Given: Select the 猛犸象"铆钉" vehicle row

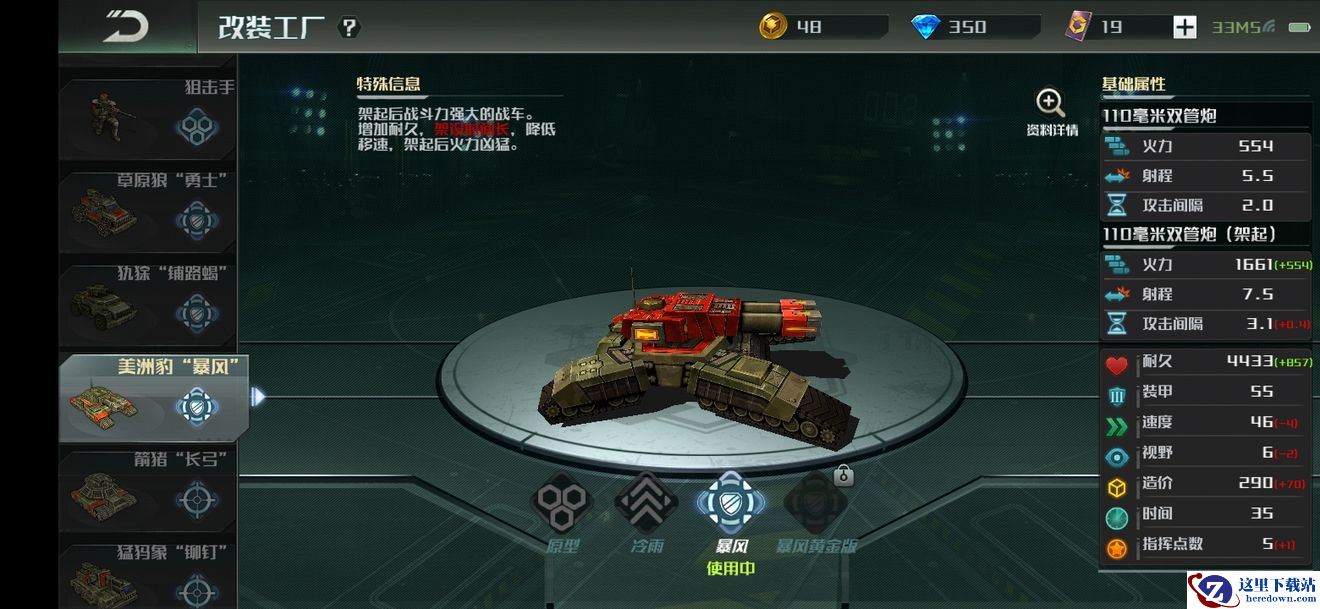Looking at the screenshot, I should (x=148, y=575).
